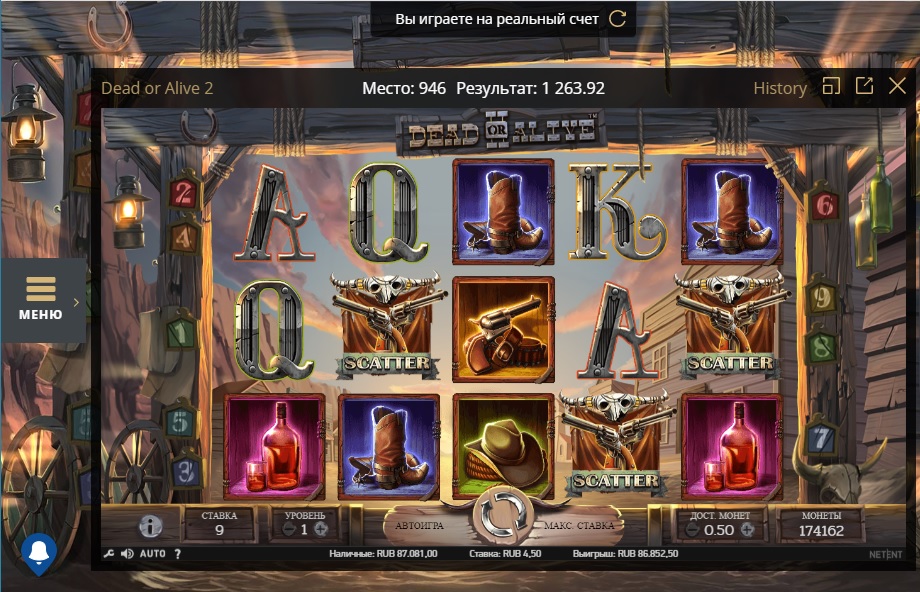Open the paytable info button
The width and height of the screenshot is (920, 592).
[151, 526]
